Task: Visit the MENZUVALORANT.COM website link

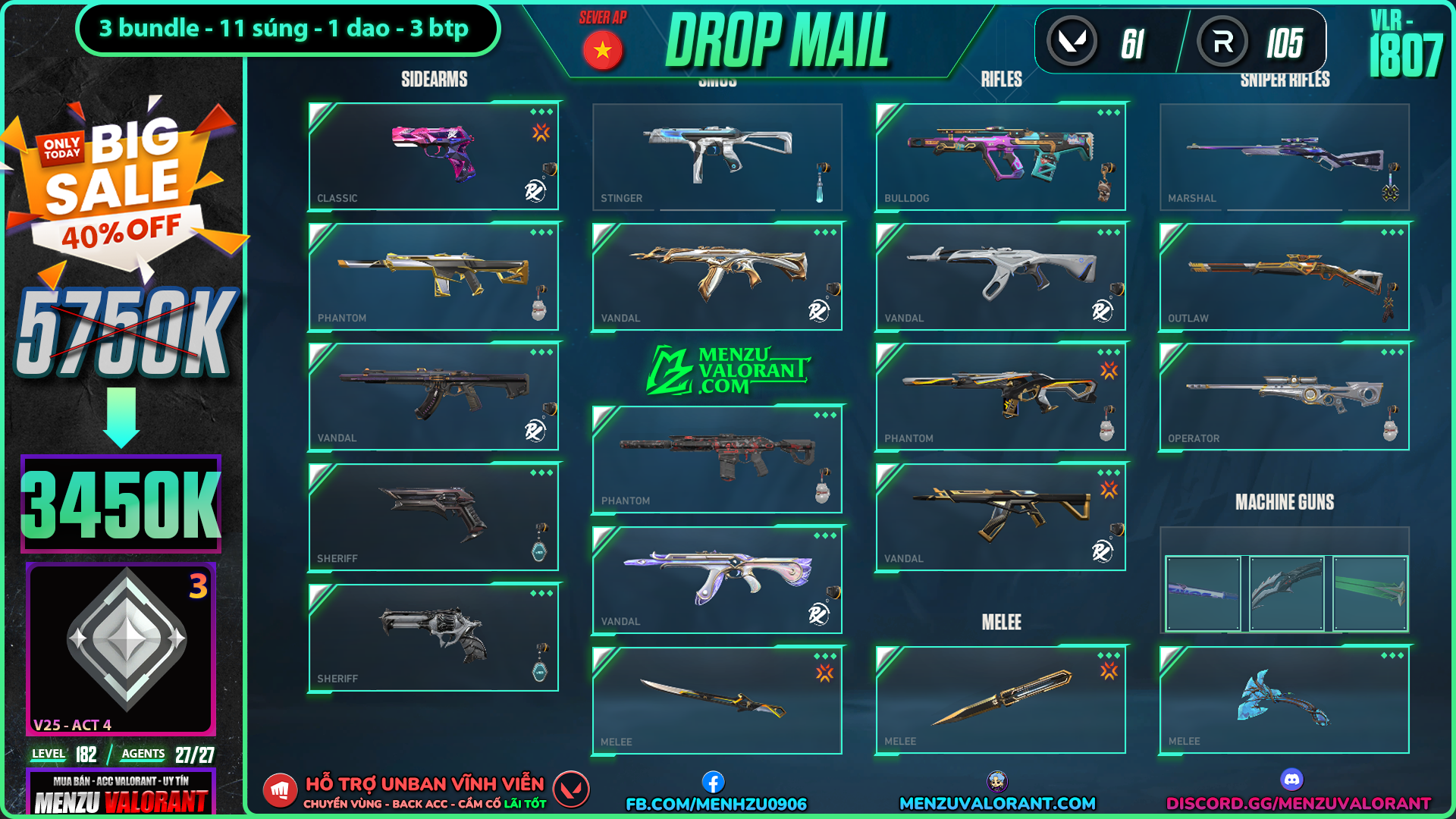Action: point(997,803)
